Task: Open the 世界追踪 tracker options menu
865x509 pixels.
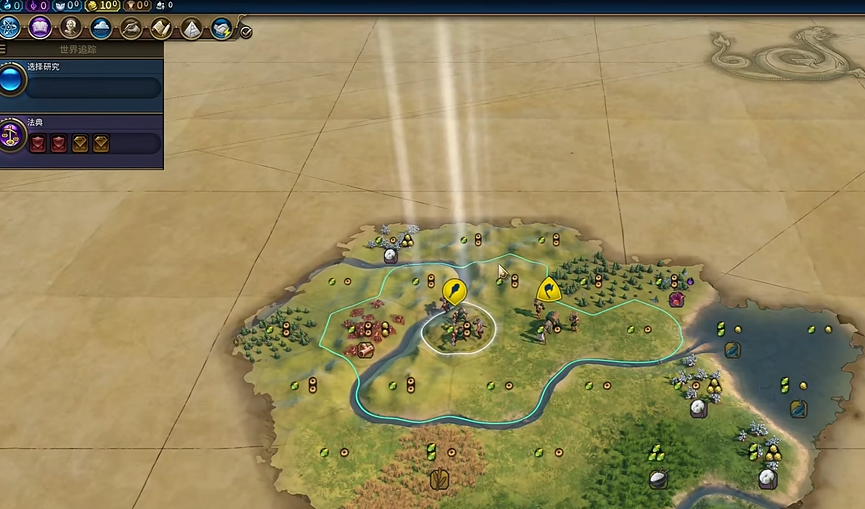Action: pyautogui.click(x=4, y=48)
